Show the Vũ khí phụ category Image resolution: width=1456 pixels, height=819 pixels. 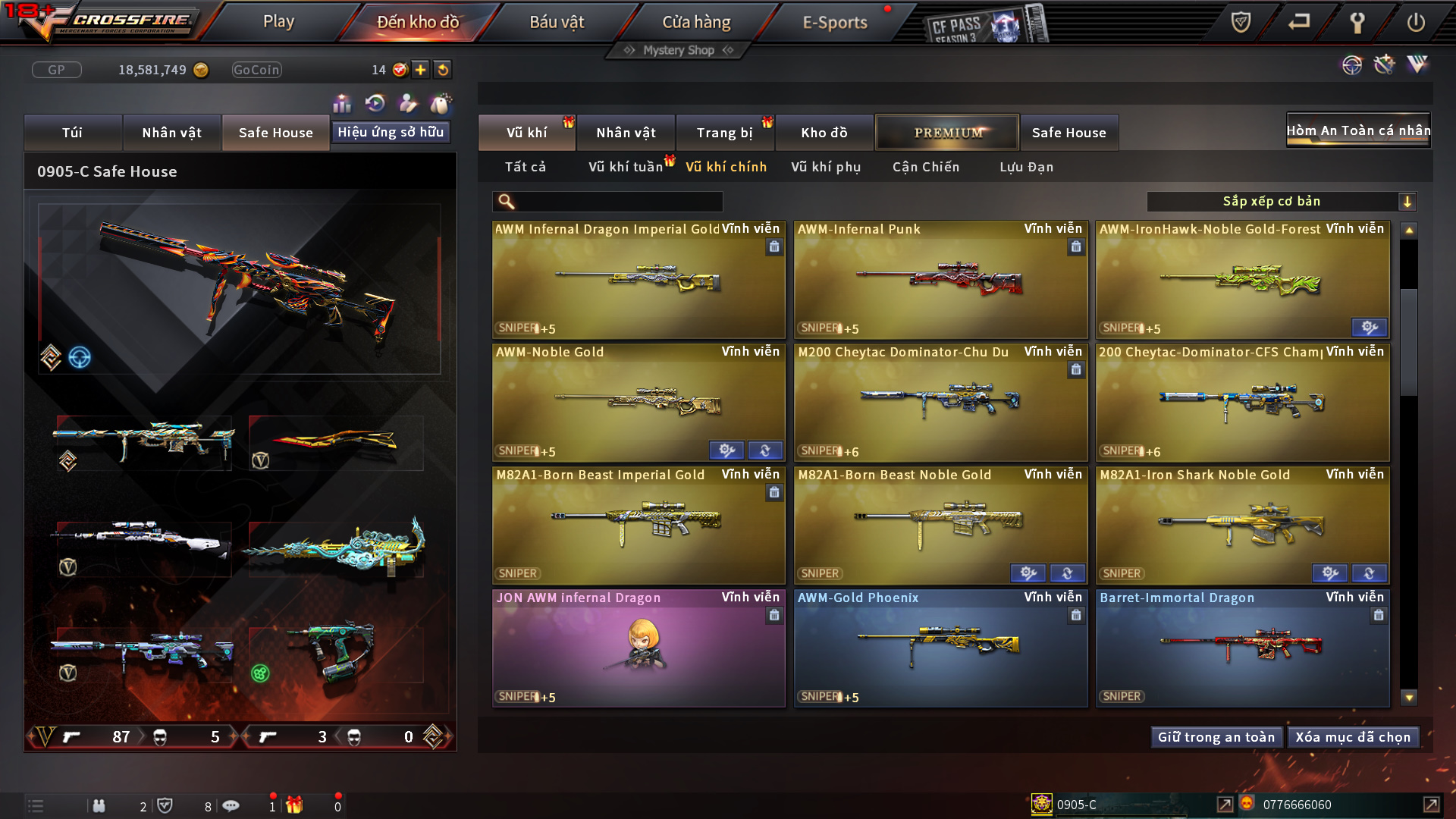click(x=826, y=167)
